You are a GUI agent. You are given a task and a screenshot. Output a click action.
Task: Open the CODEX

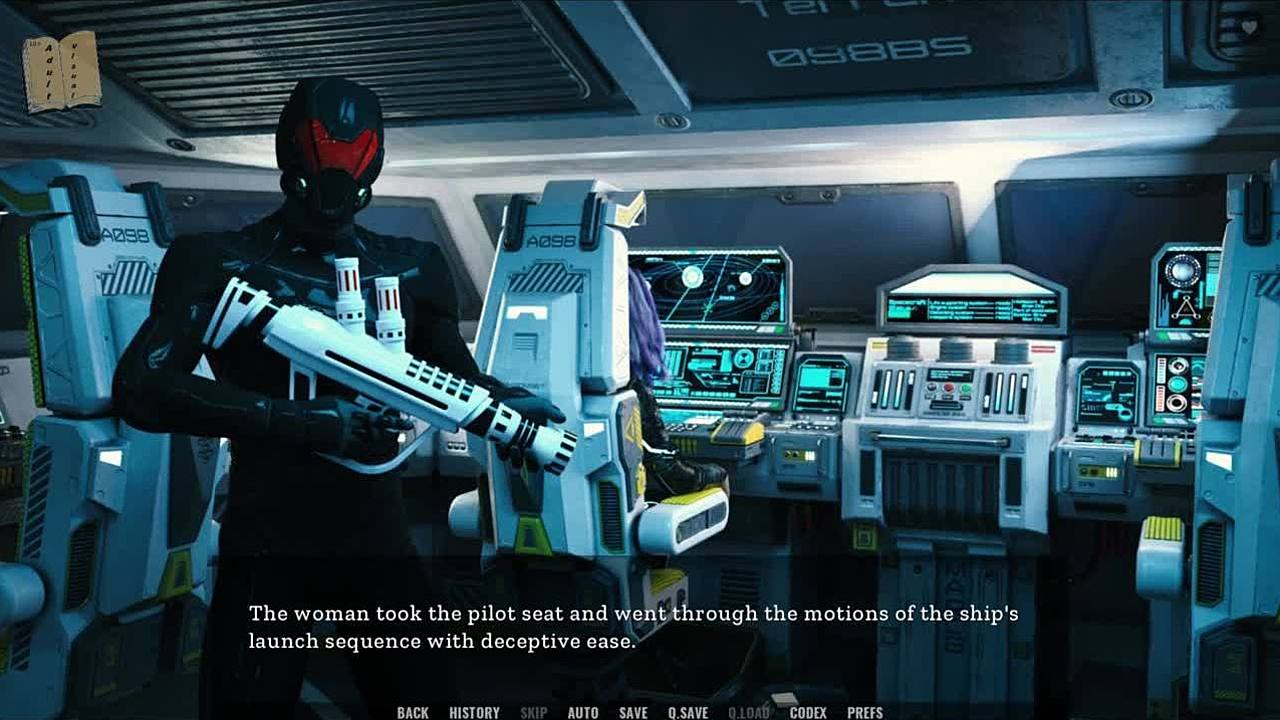[808, 712]
